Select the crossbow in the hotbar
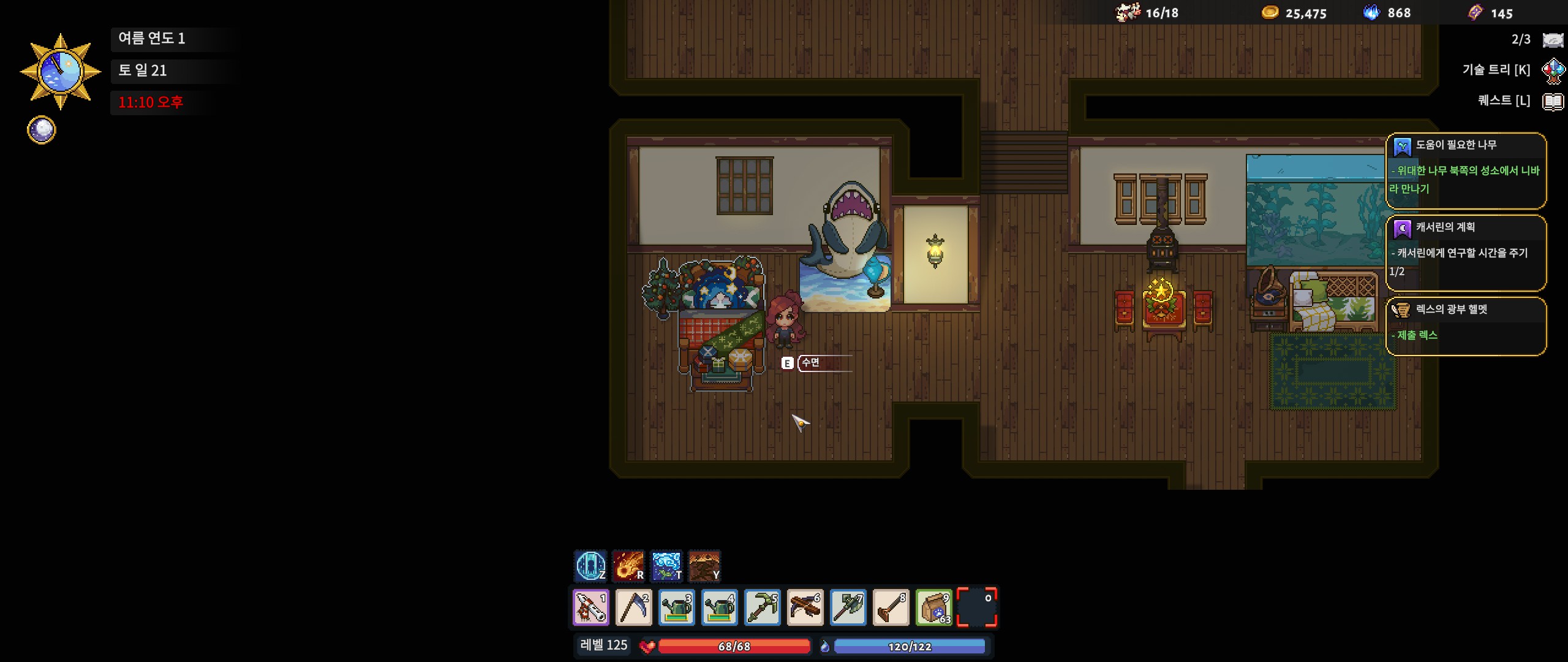The width and height of the screenshot is (1568, 662). click(805, 607)
